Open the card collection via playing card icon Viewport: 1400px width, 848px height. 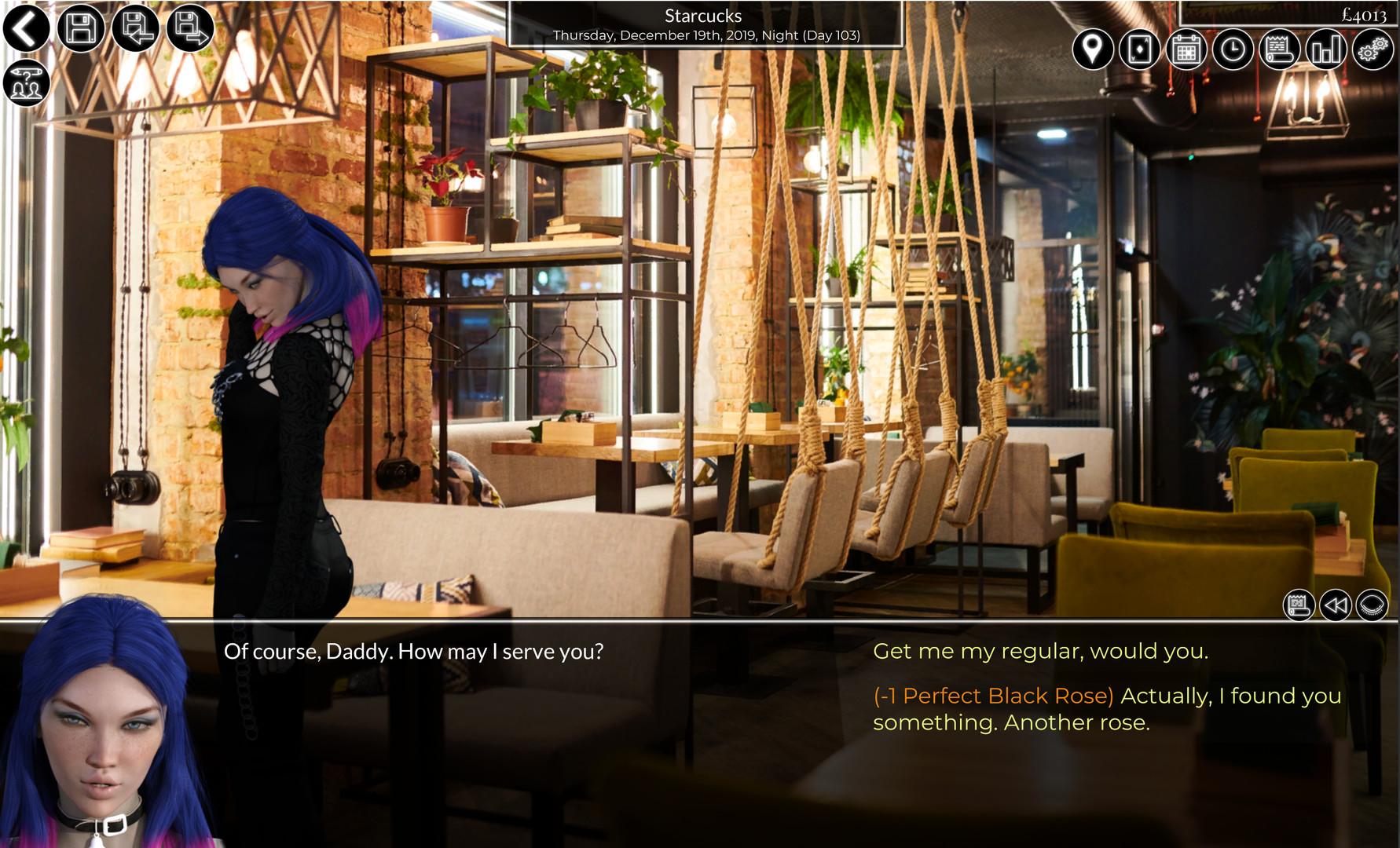[x=1139, y=49]
